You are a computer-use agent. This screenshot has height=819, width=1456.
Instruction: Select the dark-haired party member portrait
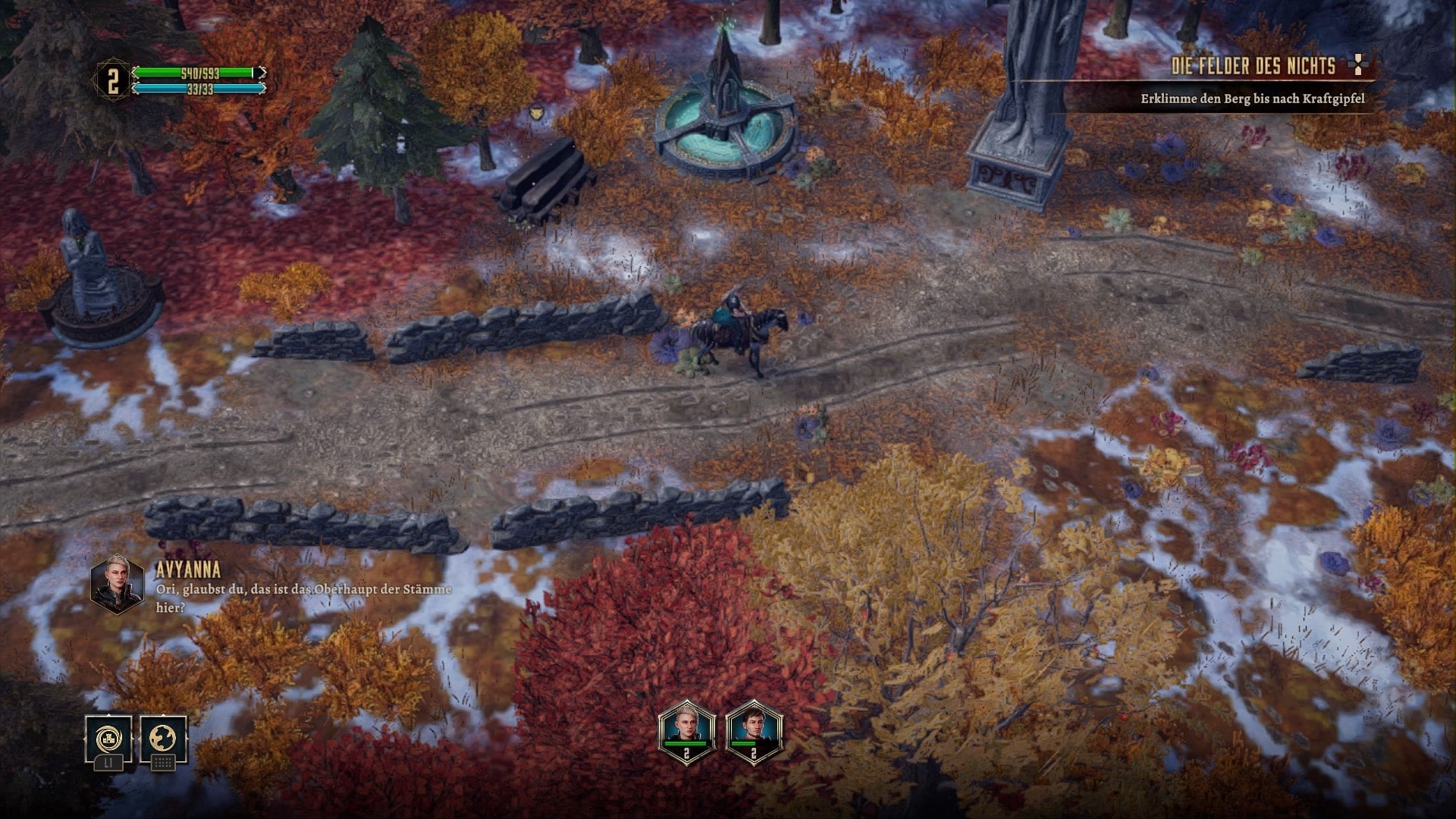pyautogui.click(x=753, y=730)
